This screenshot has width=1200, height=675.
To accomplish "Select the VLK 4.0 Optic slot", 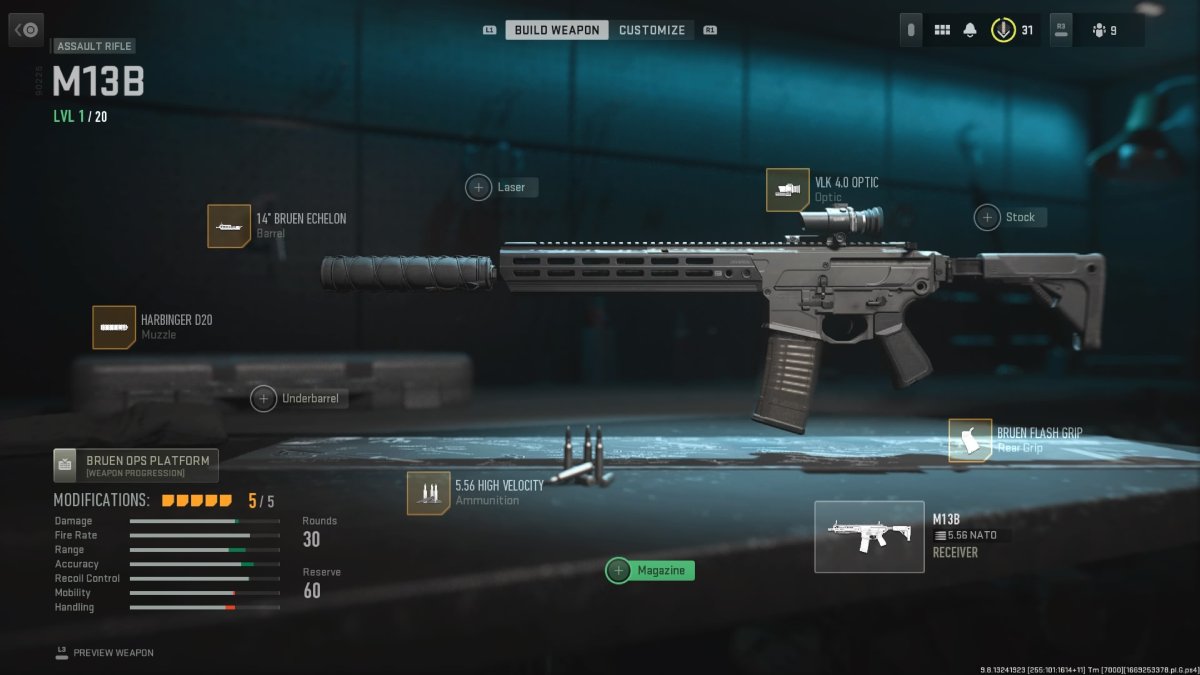I will (x=788, y=190).
